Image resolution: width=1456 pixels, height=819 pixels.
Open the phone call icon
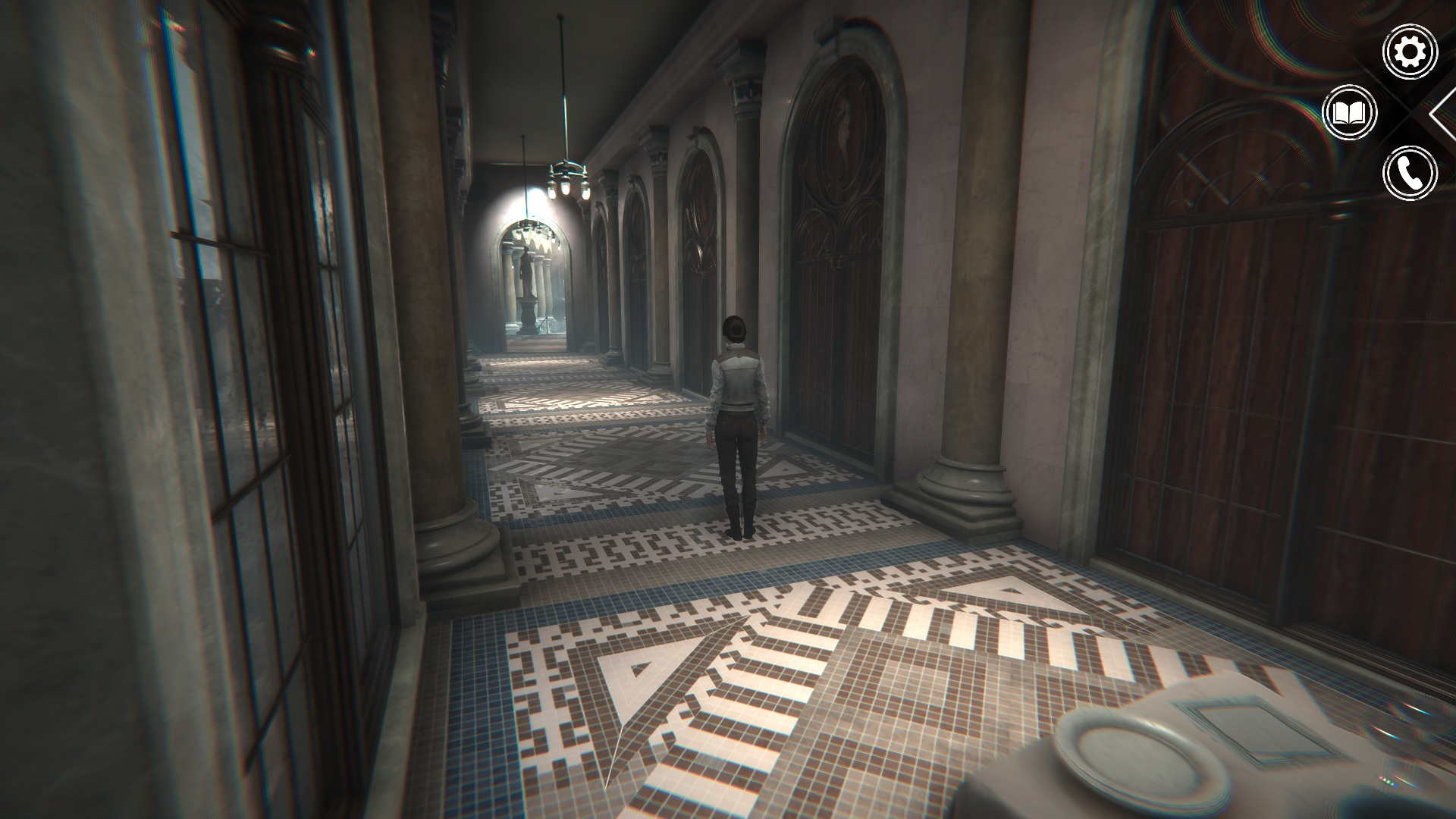coord(1410,174)
